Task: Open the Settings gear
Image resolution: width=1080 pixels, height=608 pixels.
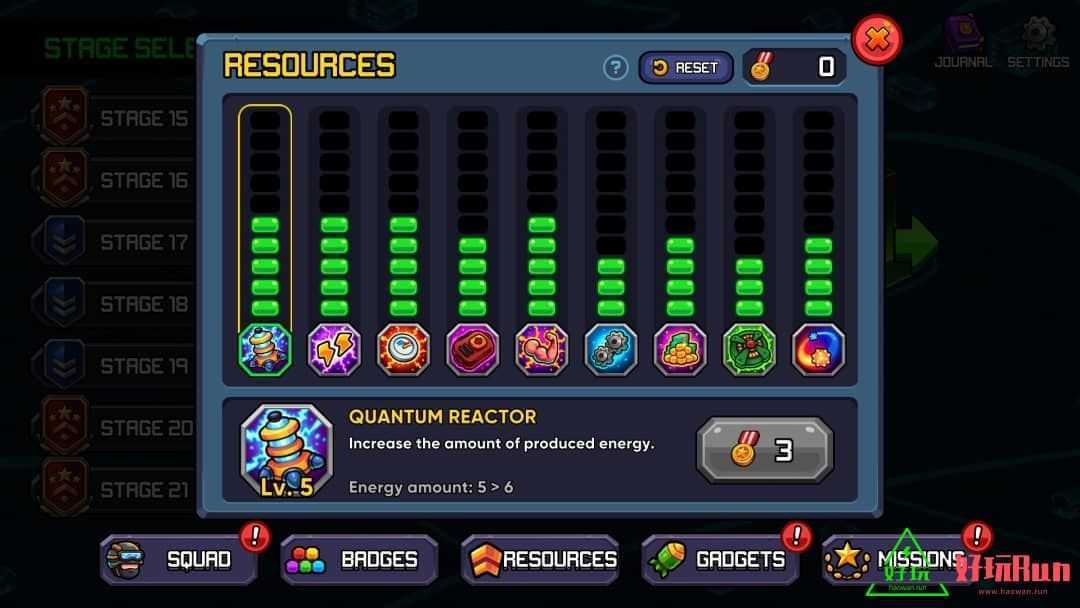Action: 1038,42
